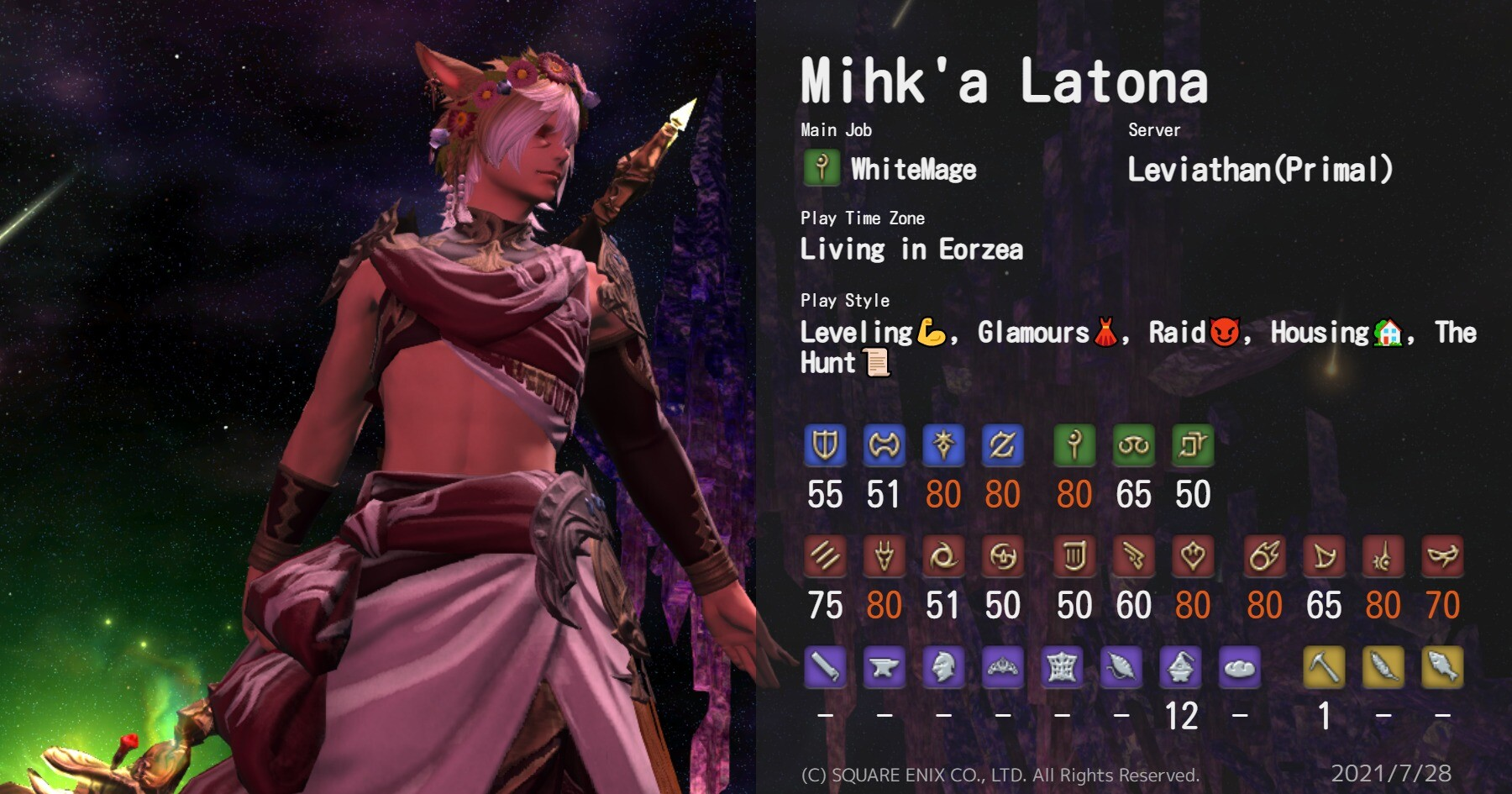This screenshot has width=1512, height=794.
Task: Click the Monk job icon
Action: [825, 555]
